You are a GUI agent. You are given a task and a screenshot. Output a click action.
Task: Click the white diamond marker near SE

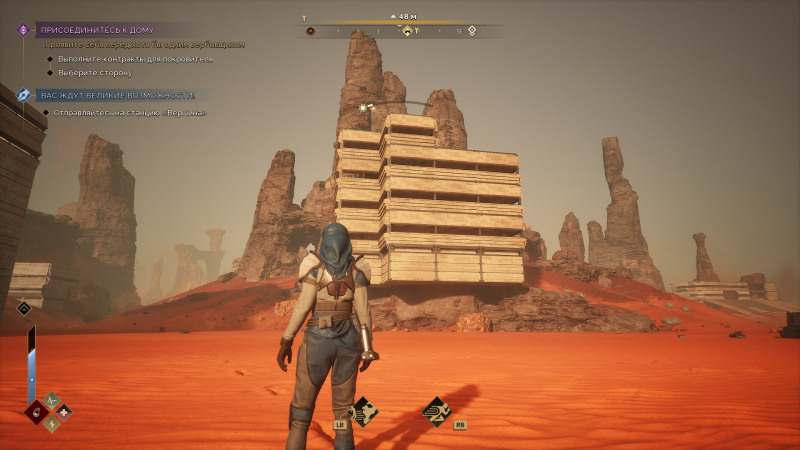pos(472,31)
